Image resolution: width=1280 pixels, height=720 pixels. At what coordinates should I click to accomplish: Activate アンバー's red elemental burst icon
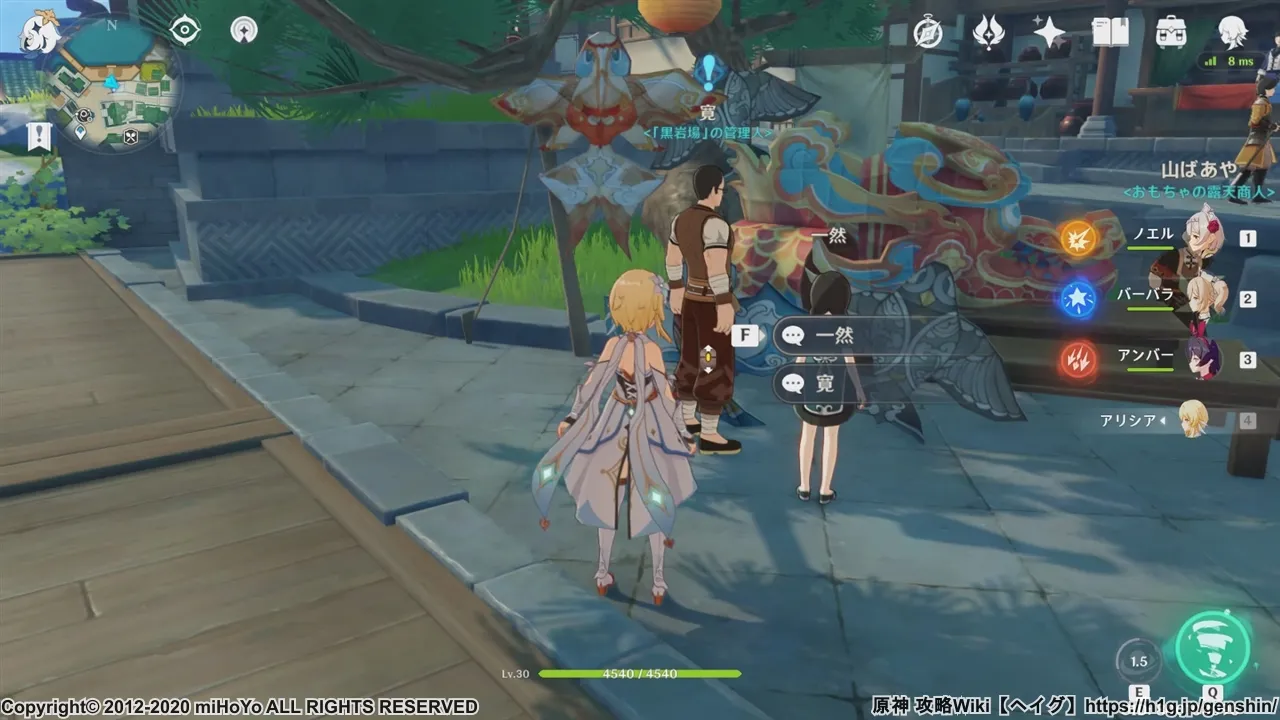(1079, 359)
